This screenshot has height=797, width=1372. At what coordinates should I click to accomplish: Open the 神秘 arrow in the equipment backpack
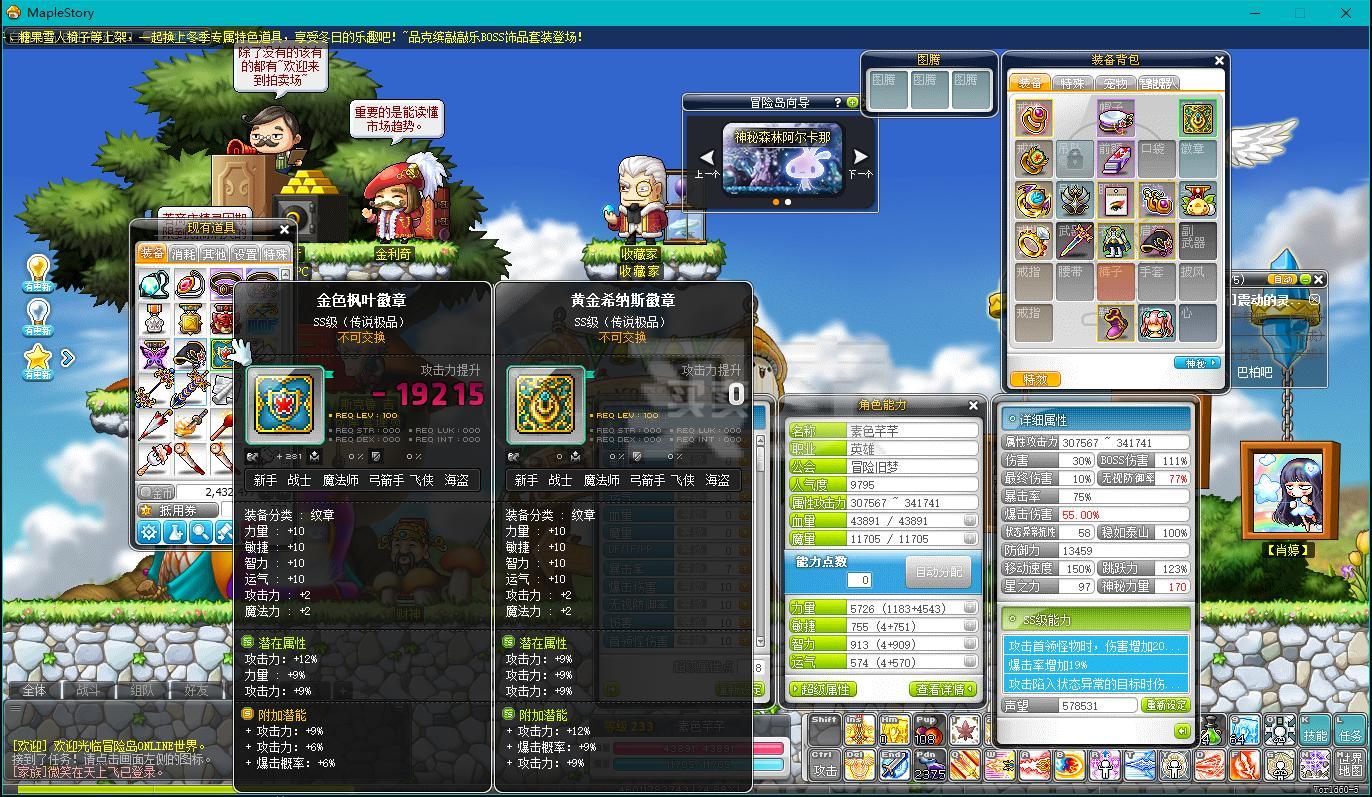pos(1199,362)
